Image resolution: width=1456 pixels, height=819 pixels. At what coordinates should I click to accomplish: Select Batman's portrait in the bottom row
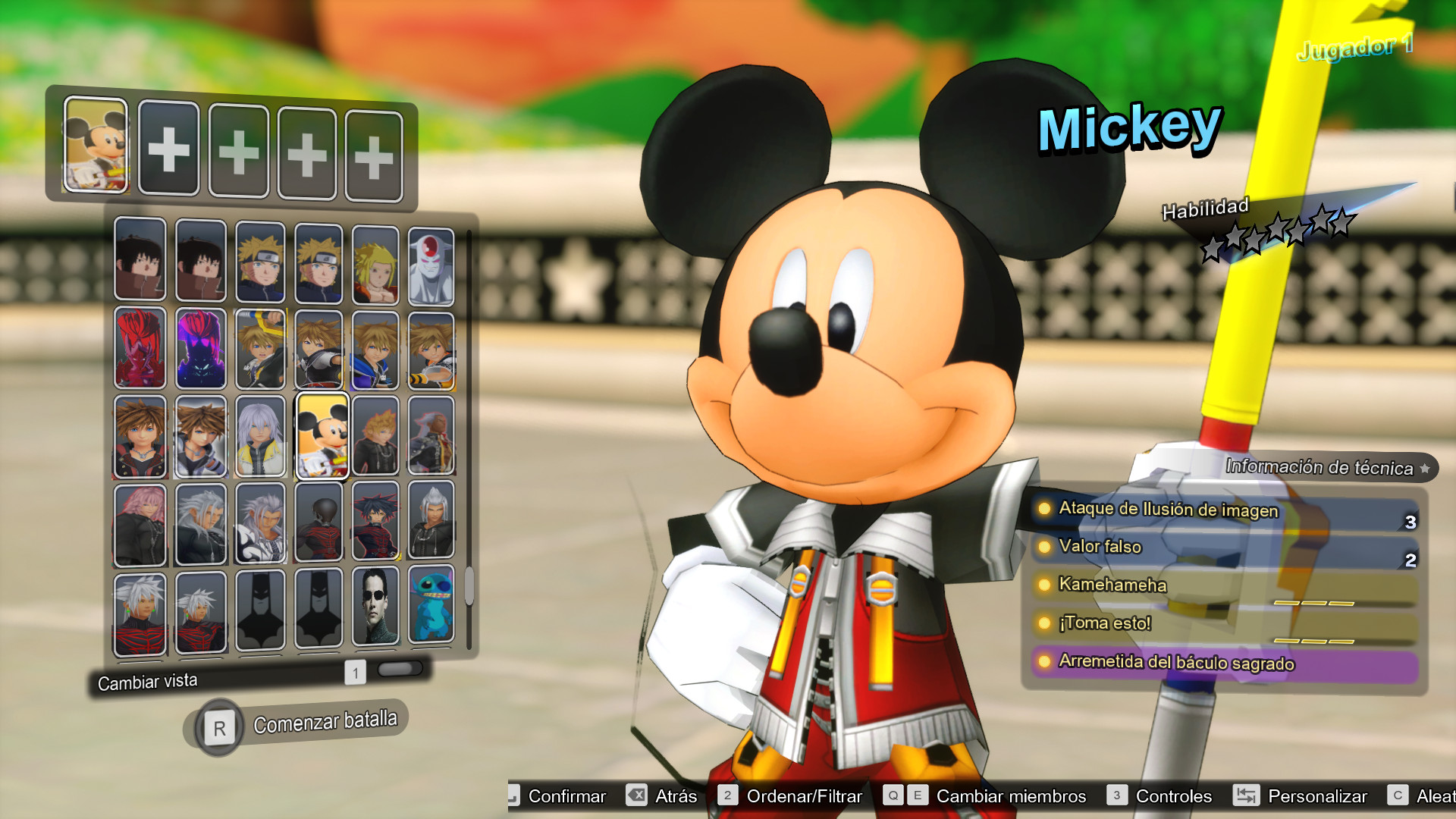click(x=260, y=610)
